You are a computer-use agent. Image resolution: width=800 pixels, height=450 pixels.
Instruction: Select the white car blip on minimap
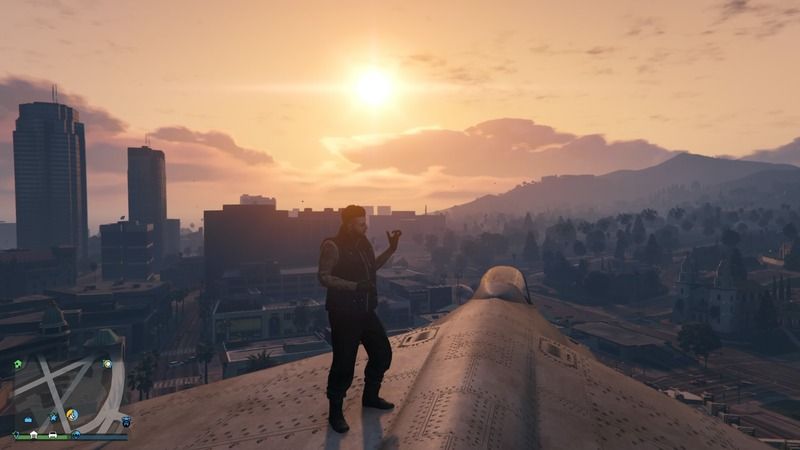point(52,434)
